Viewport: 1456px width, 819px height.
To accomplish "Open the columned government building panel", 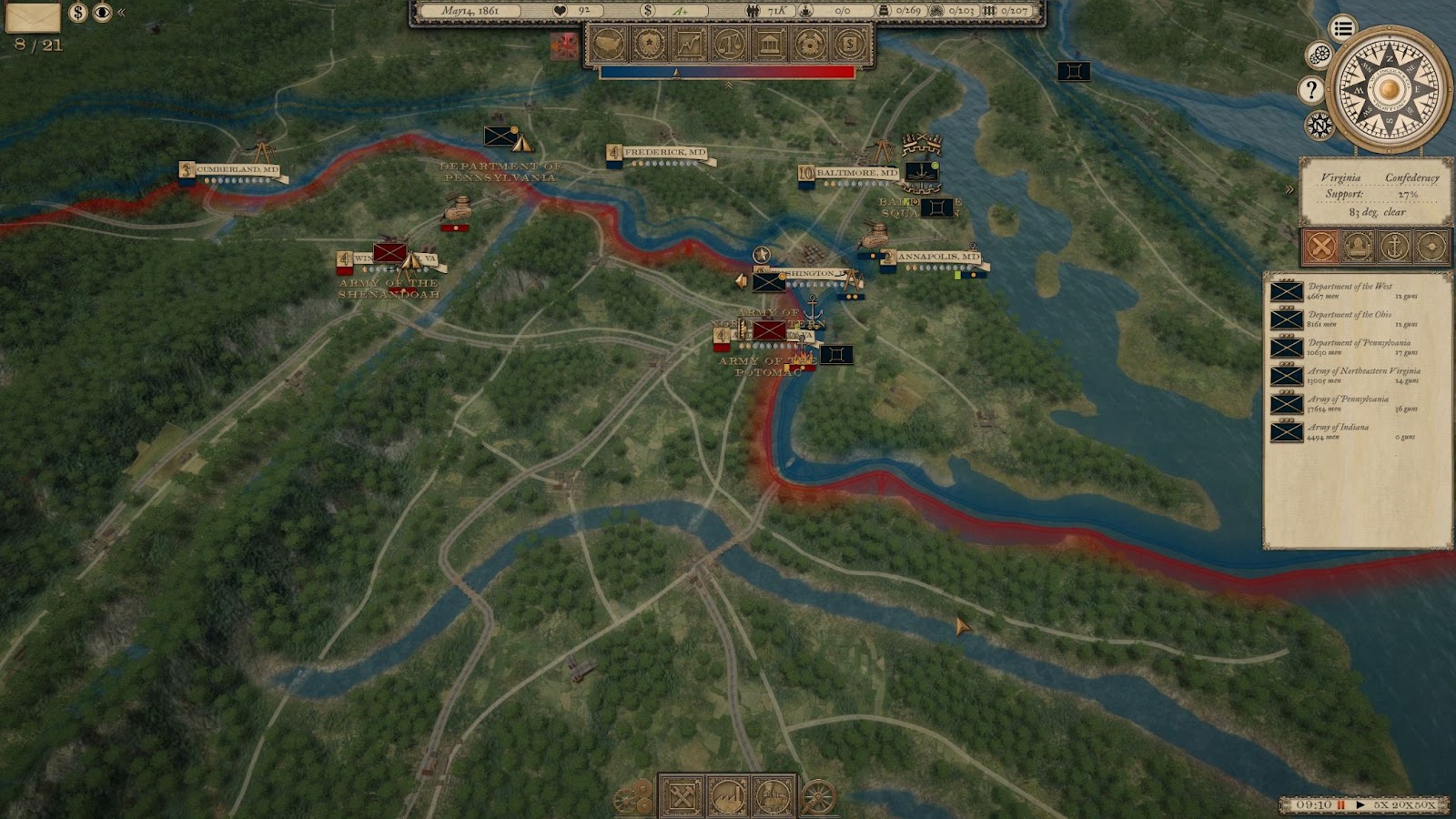I will 769,44.
